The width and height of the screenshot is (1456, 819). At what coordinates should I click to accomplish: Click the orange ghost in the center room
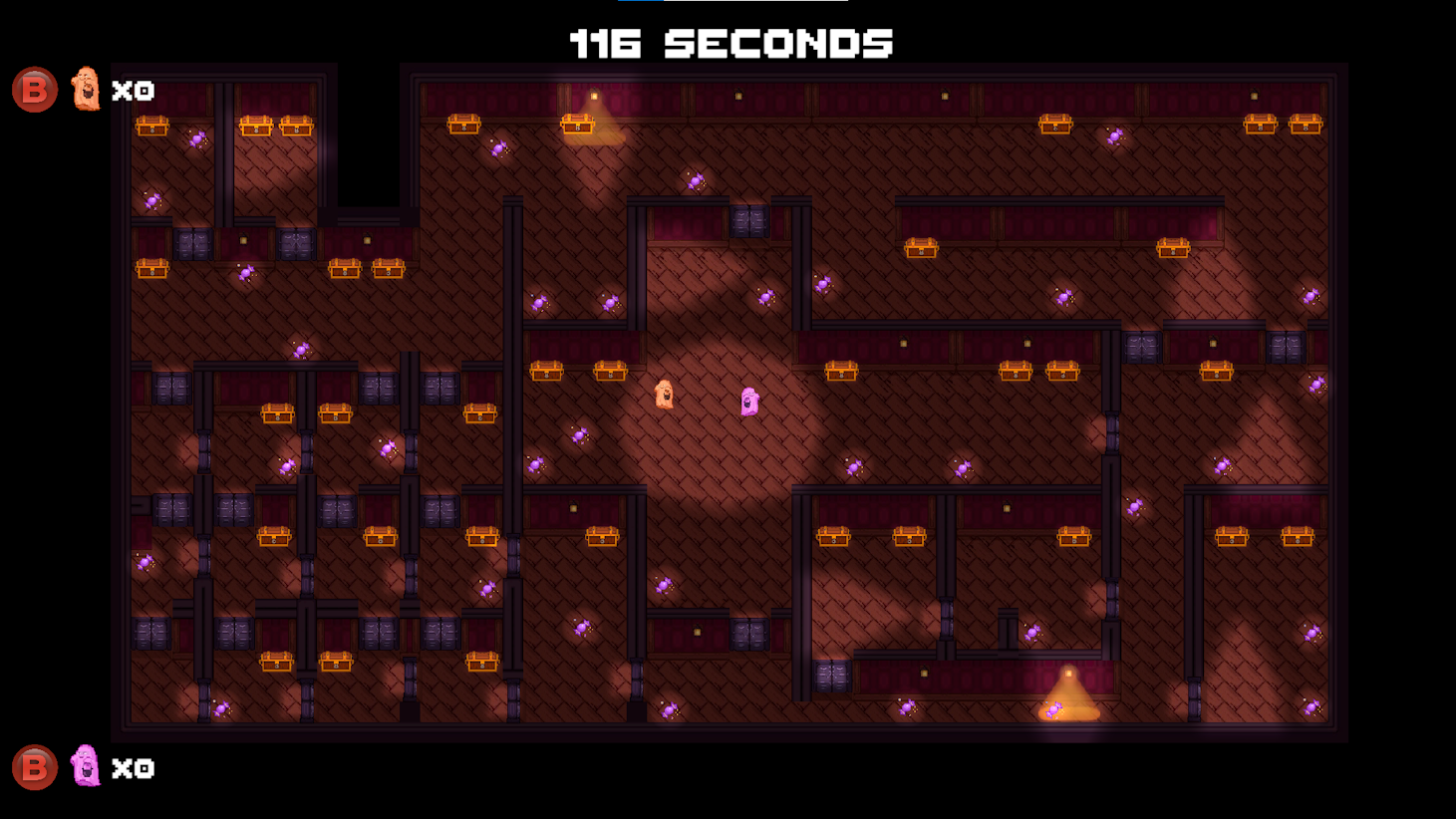click(664, 394)
